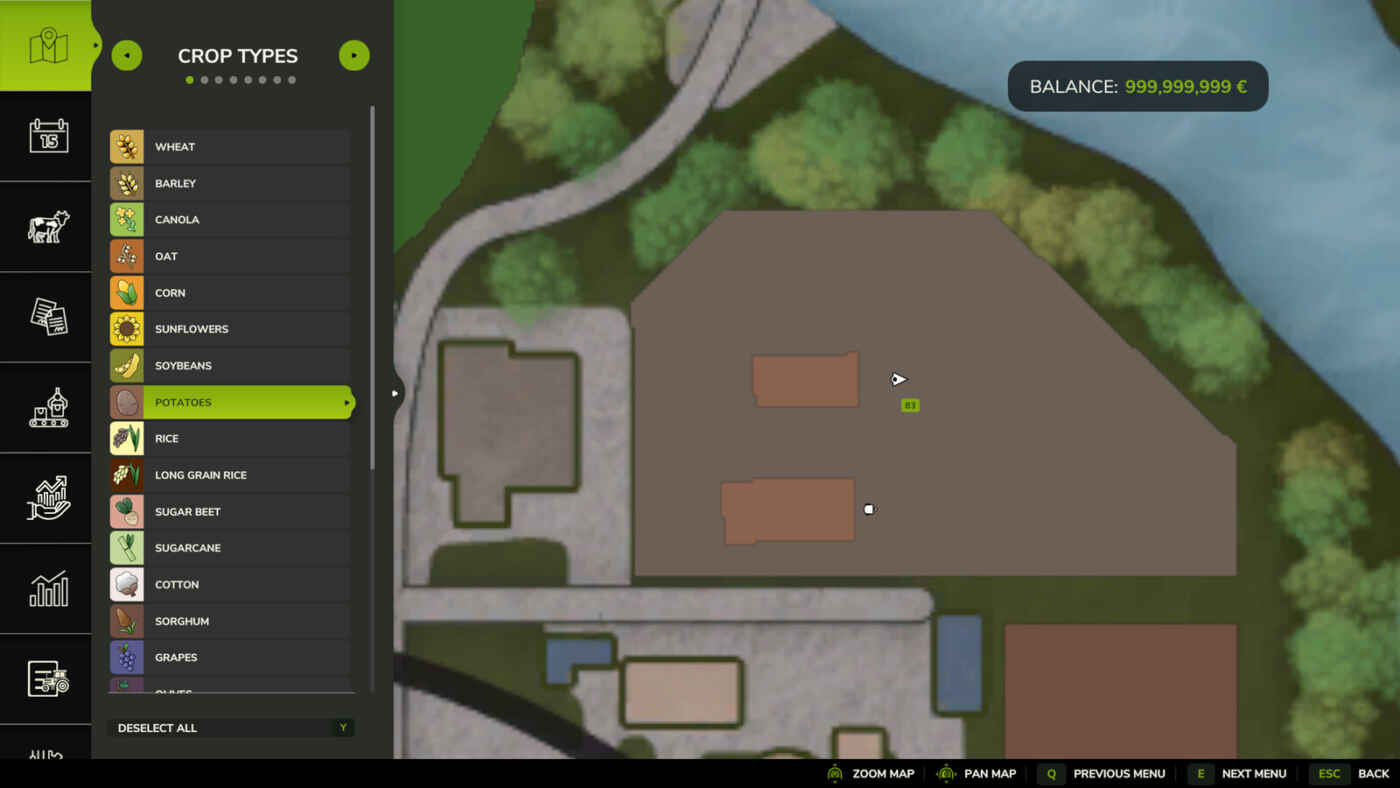Toggle the Sunflowers crop filter
The width and height of the screenshot is (1400, 788).
230,329
